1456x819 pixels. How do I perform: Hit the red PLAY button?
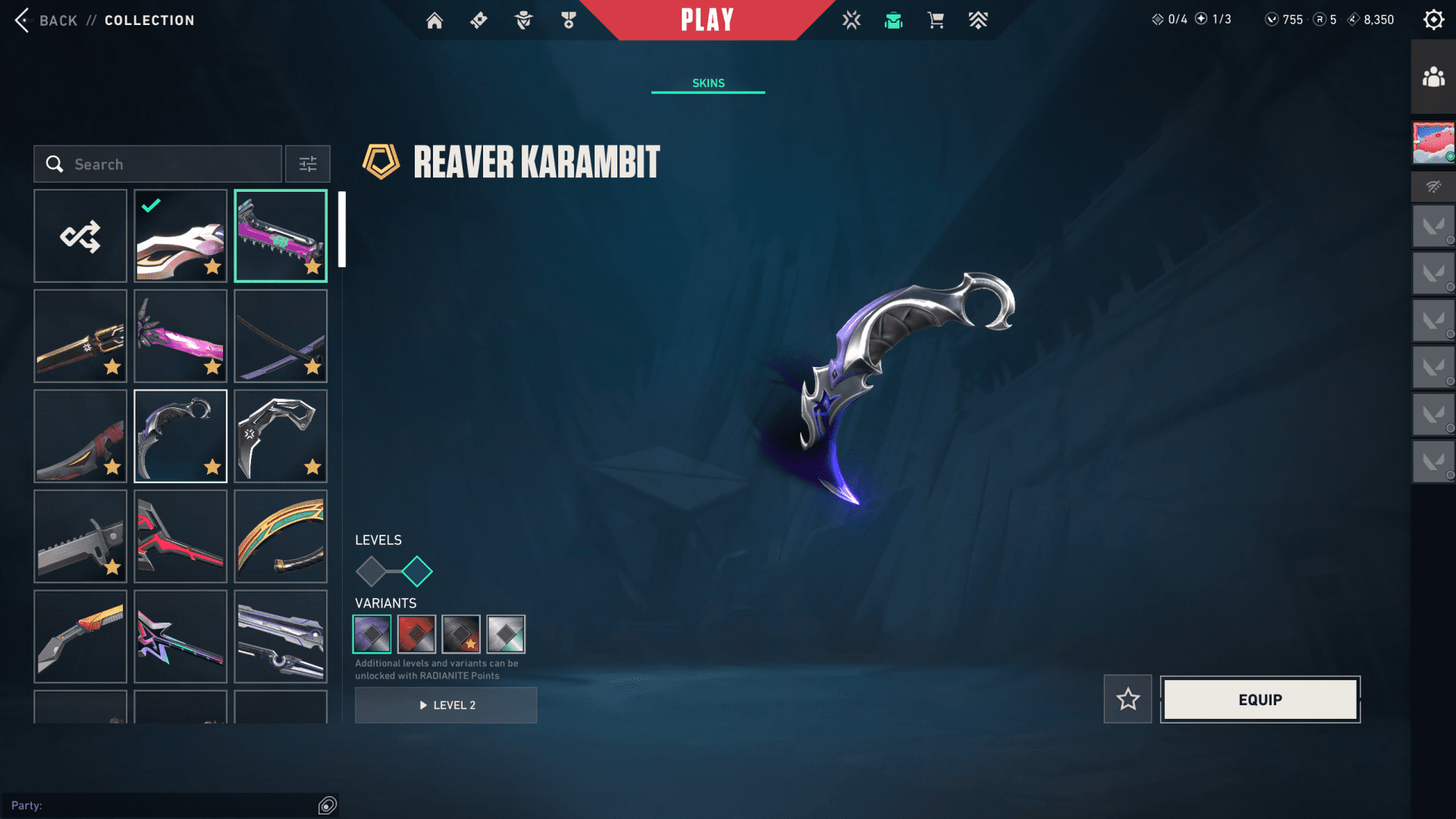click(x=707, y=20)
